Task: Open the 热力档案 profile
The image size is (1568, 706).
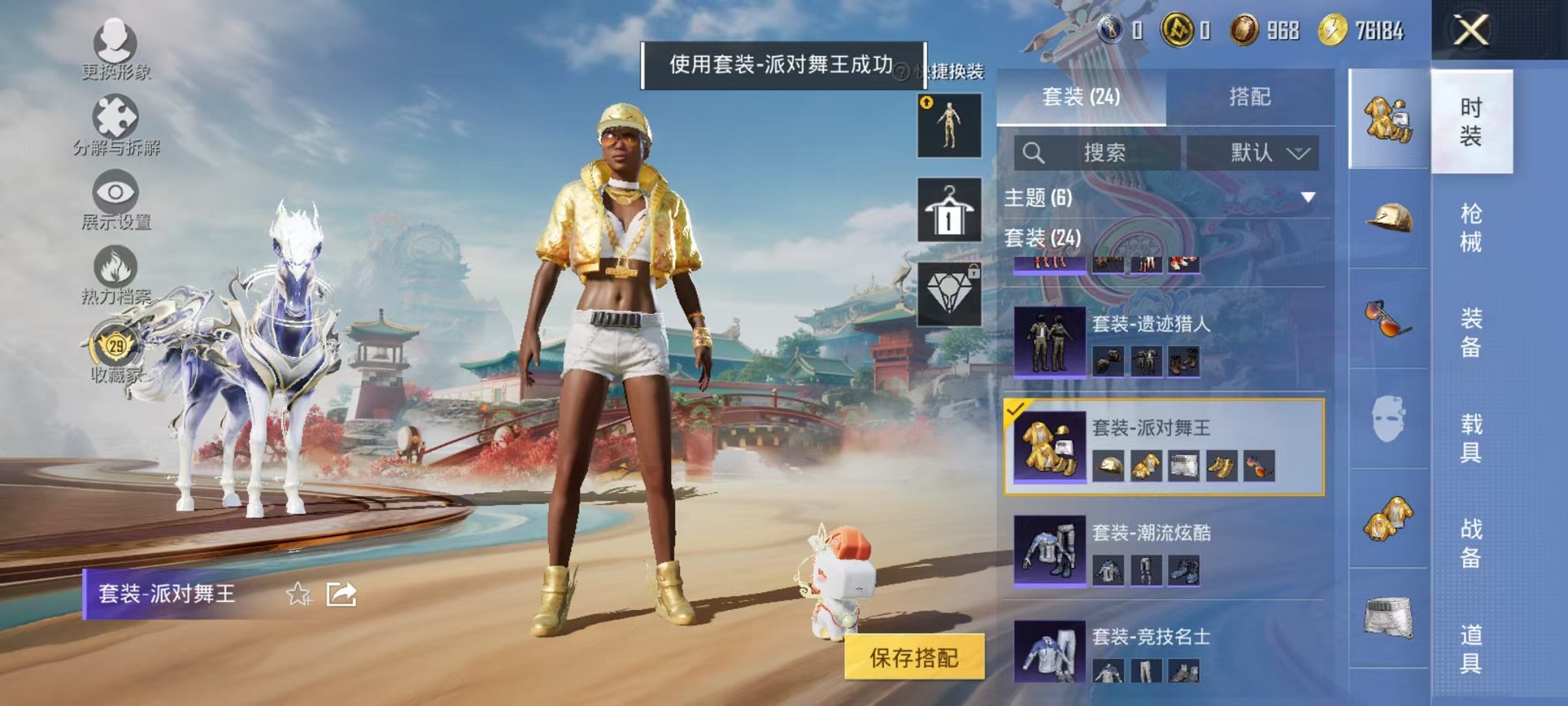Action: point(114,273)
